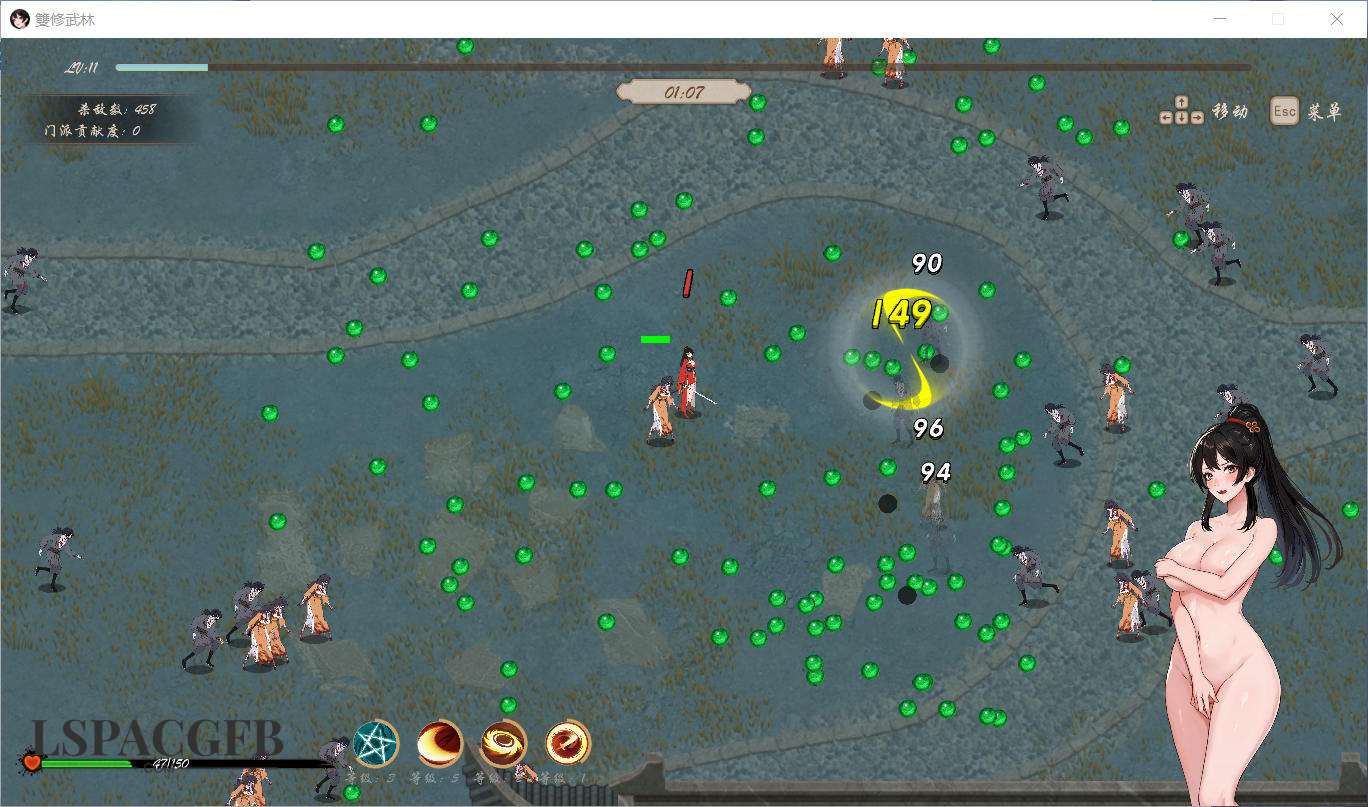Close the game window

1336,19
